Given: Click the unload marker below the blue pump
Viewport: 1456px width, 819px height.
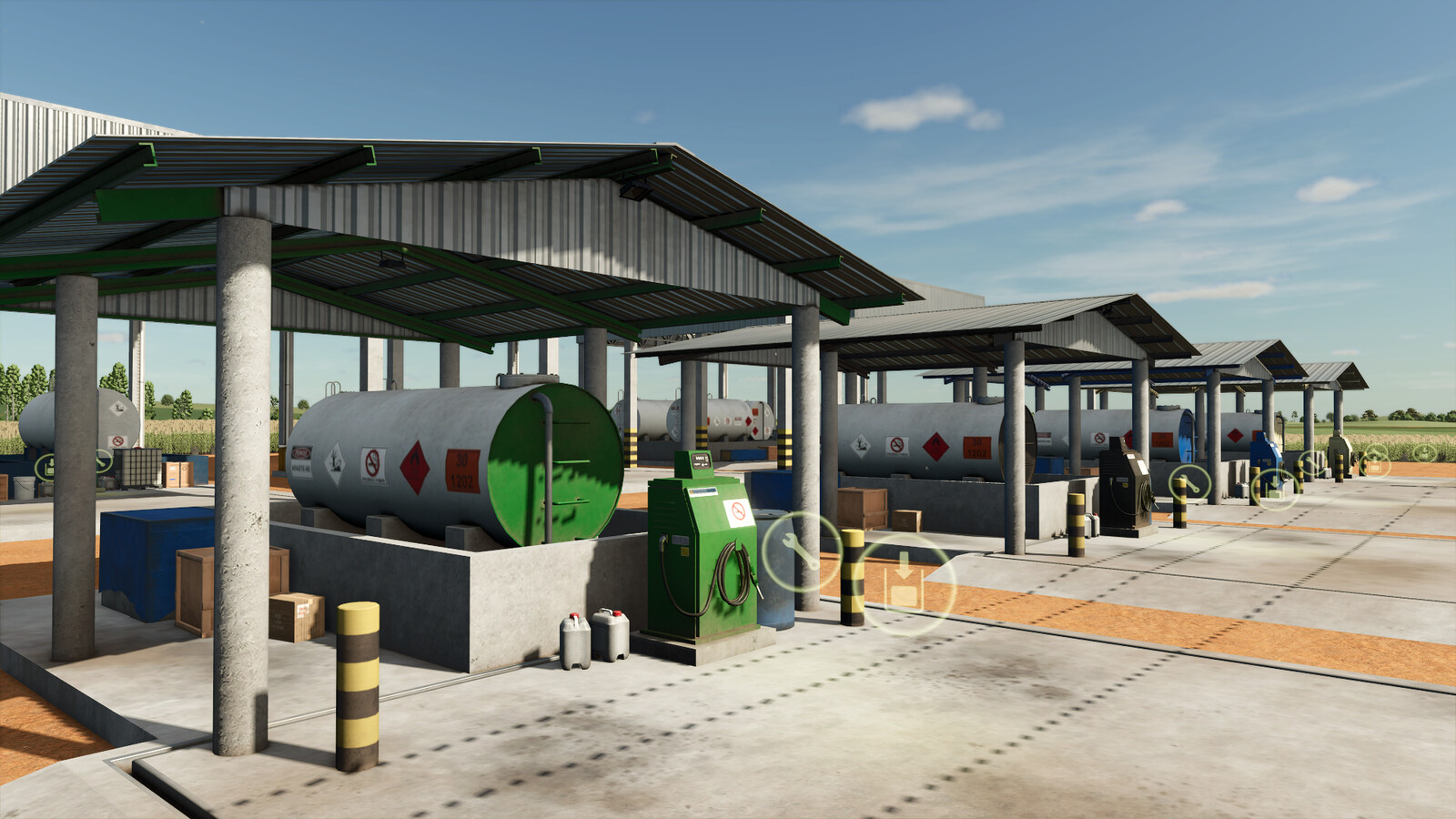Looking at the screenshot, I should (x=1274, y=488).
